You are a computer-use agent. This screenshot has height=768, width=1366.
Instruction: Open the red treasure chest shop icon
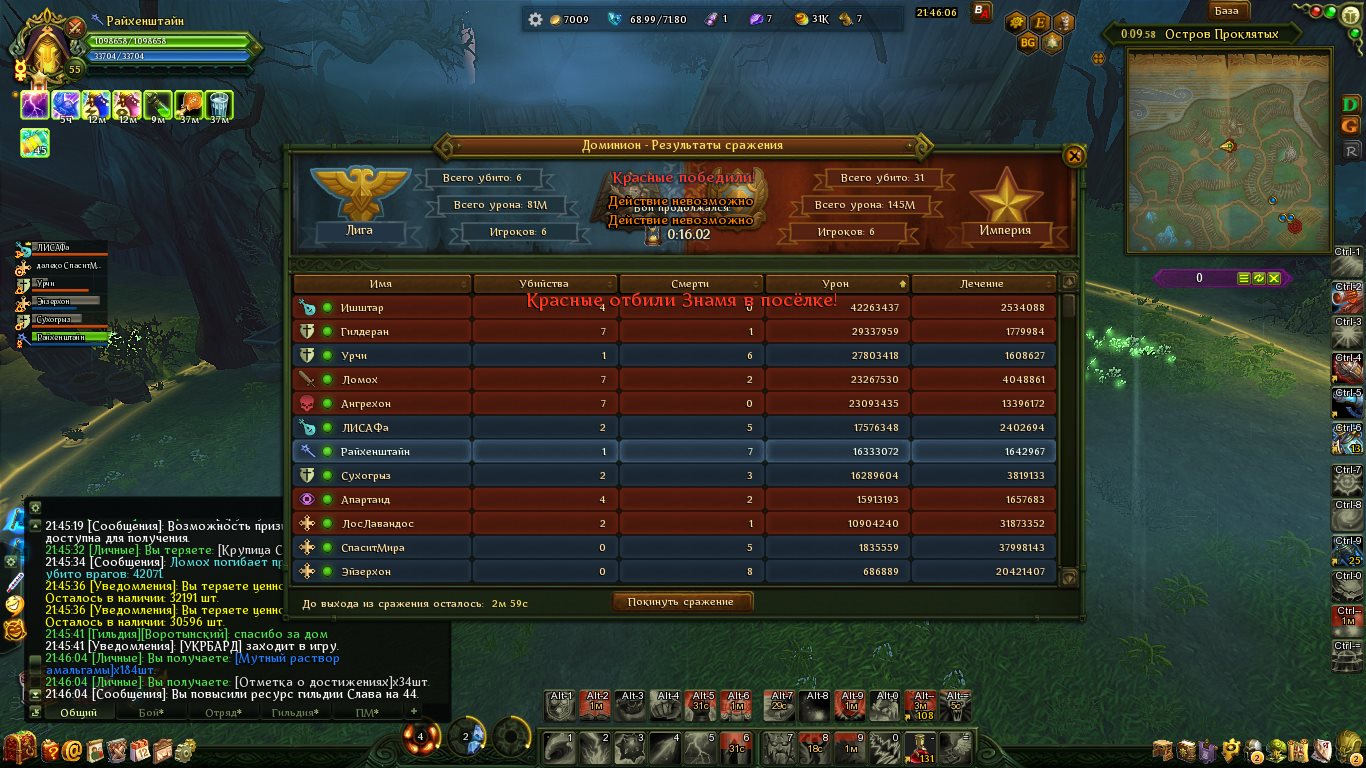[18, 748]
